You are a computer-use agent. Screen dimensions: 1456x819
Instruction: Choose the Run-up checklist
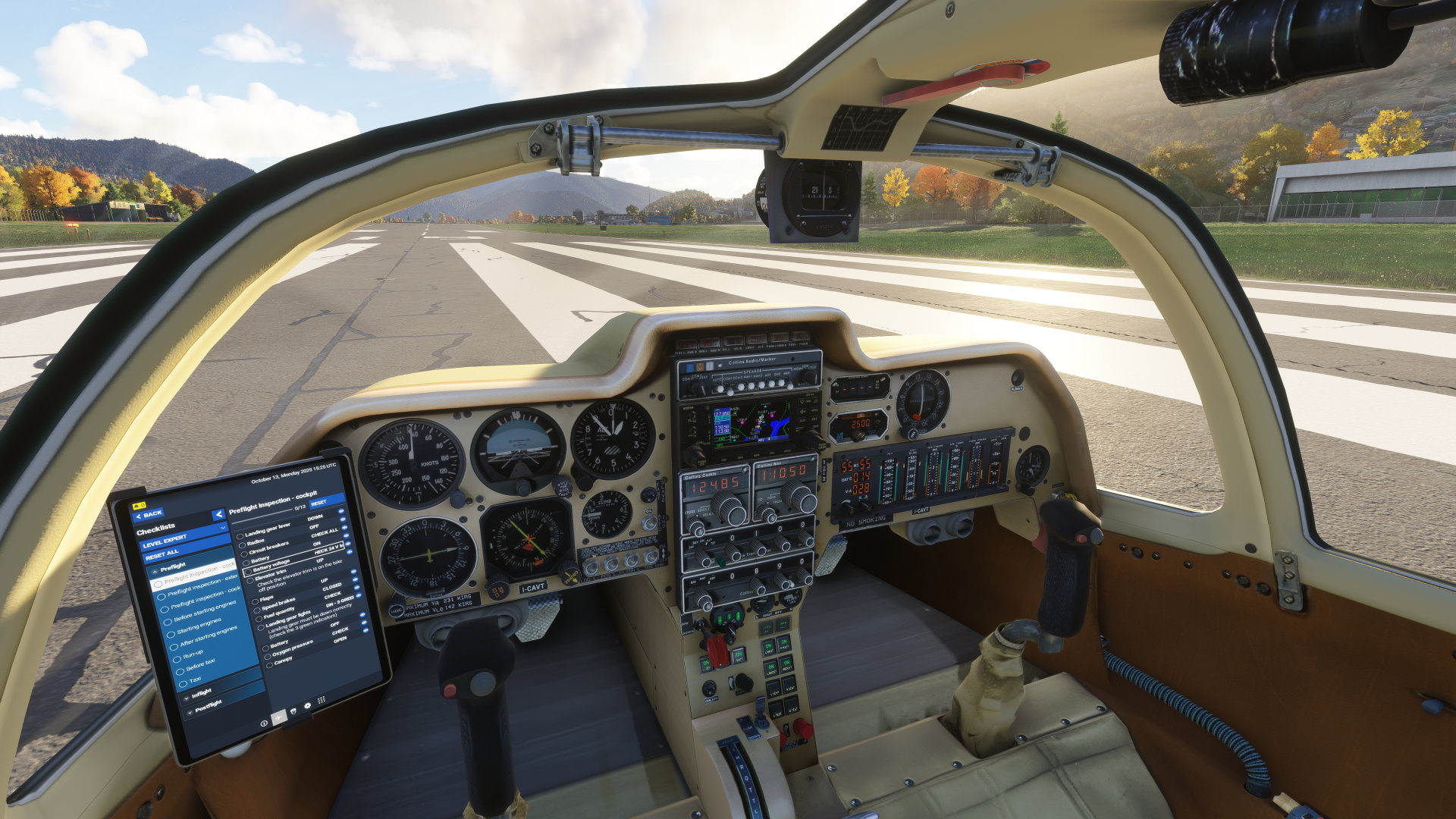[x=193, y=654]
